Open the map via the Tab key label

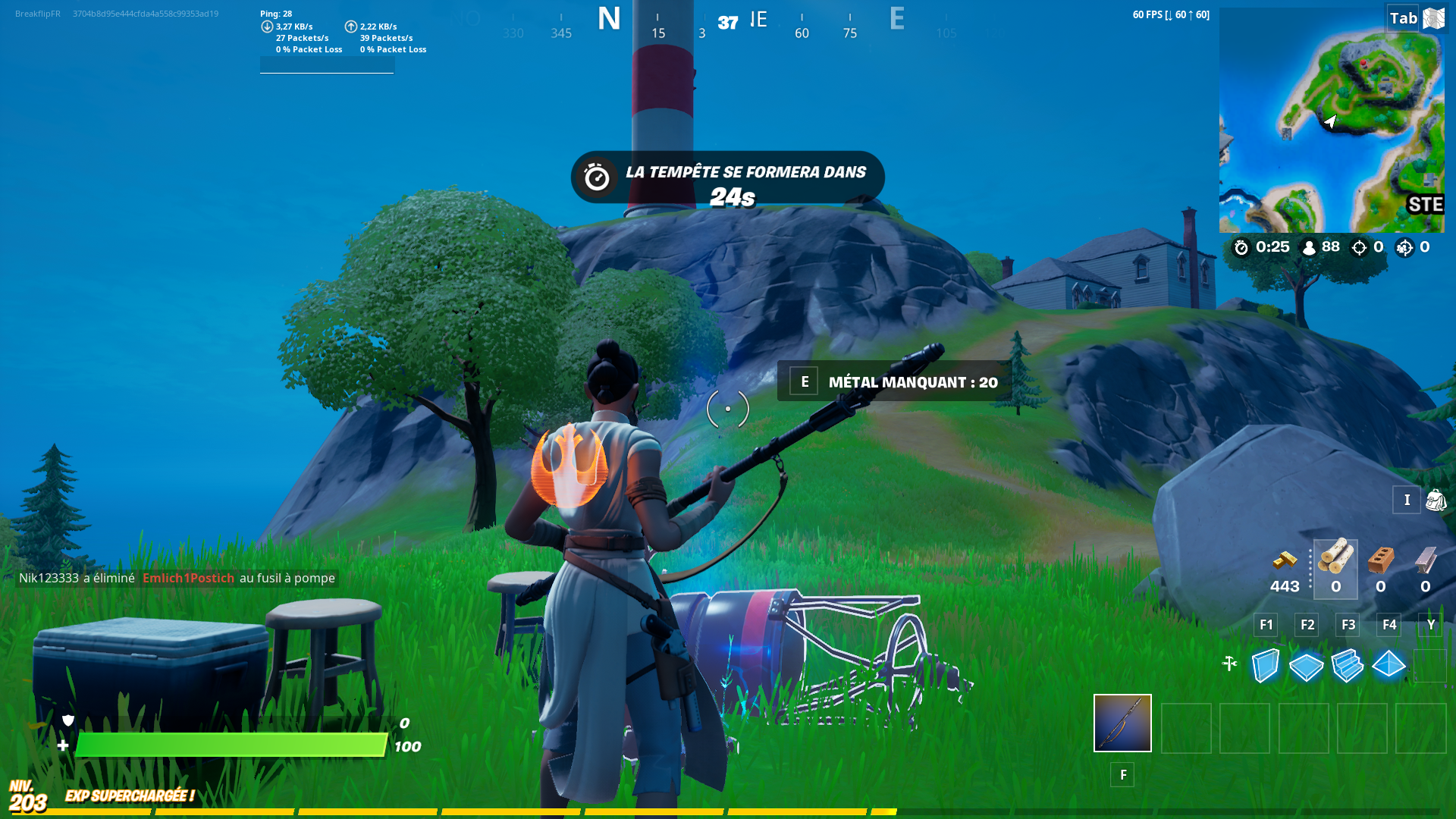pos(1402,17)
